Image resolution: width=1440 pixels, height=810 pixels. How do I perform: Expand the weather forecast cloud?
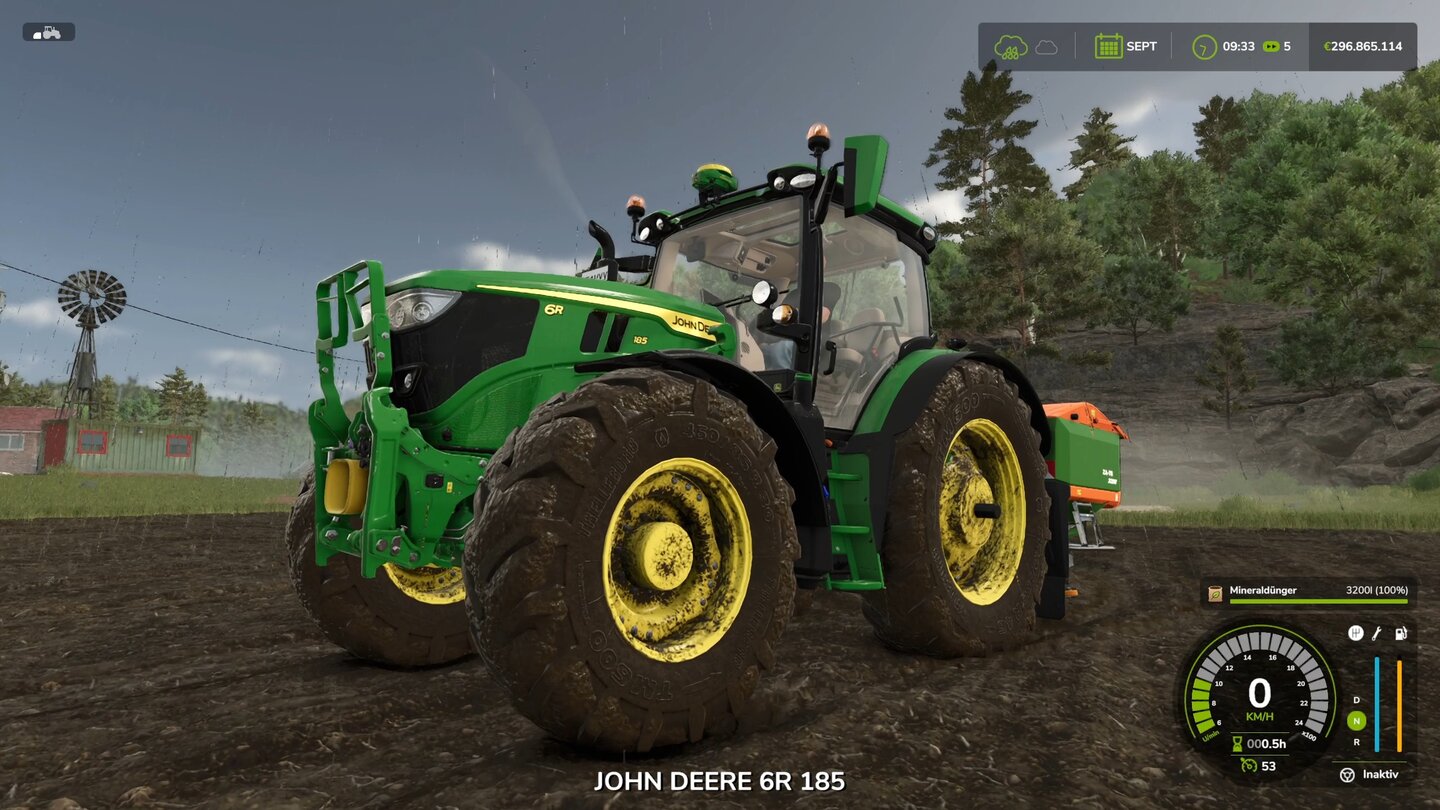(x=1048, y=45)
